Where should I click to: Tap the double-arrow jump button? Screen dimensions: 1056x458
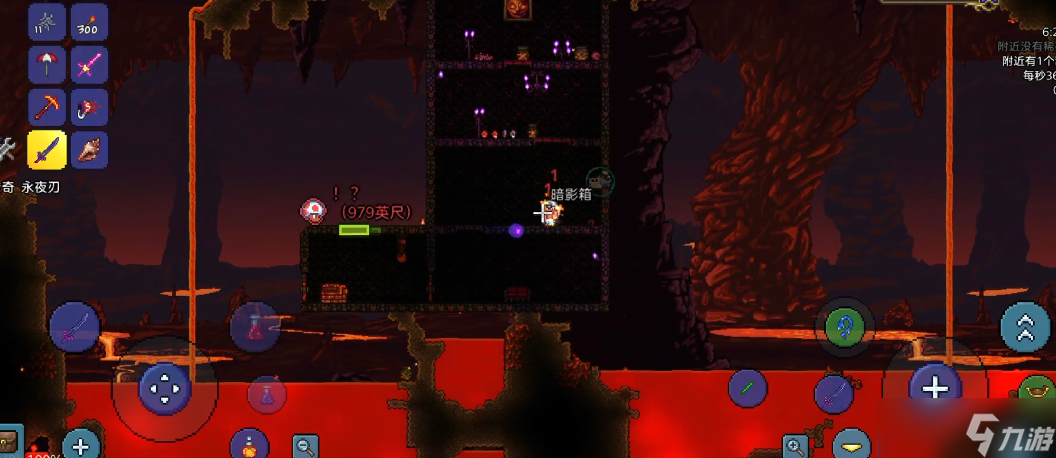[1024, 326]
